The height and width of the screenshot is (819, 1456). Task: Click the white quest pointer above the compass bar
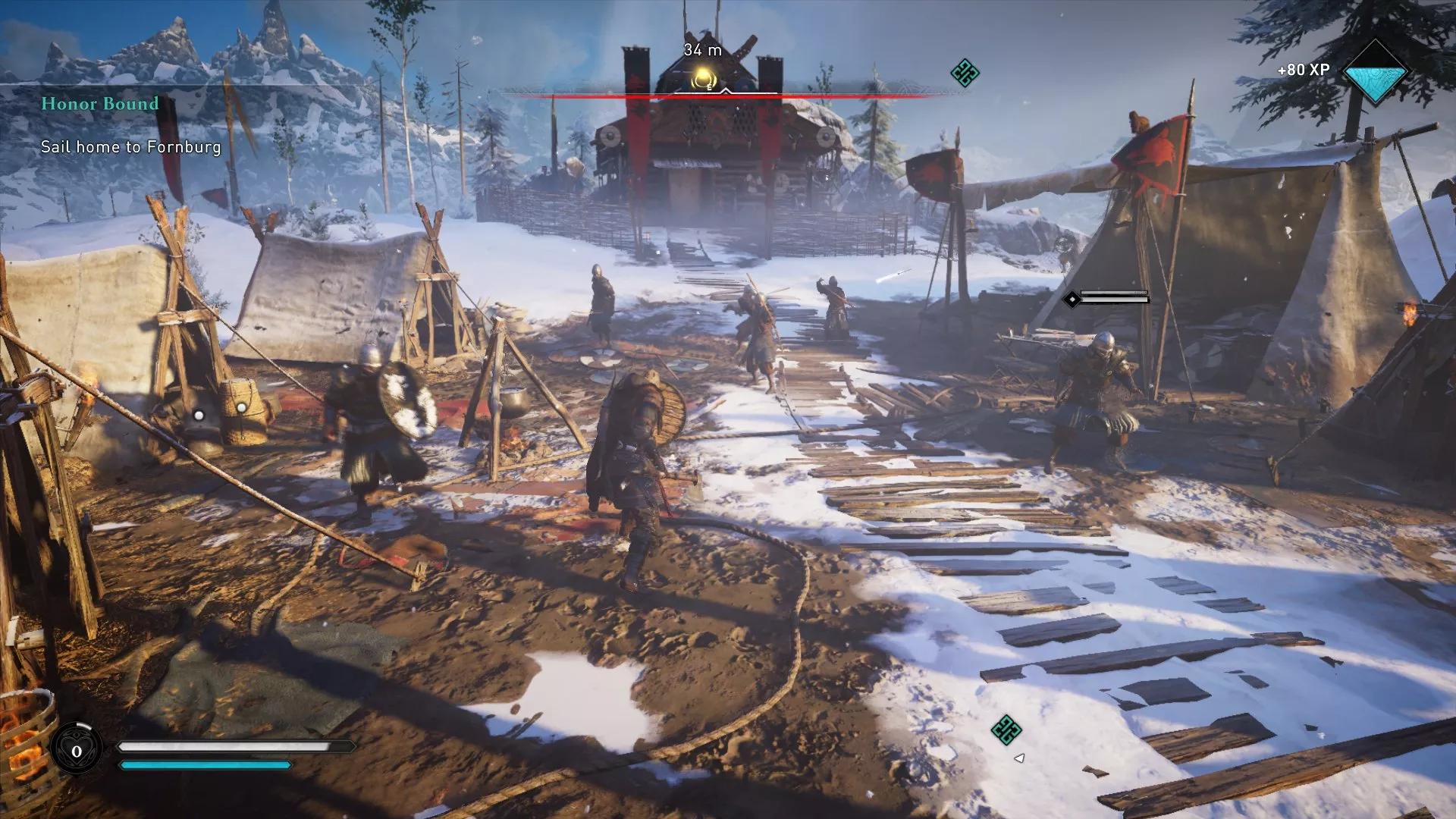pyautogui.click(x=727, y=89)
